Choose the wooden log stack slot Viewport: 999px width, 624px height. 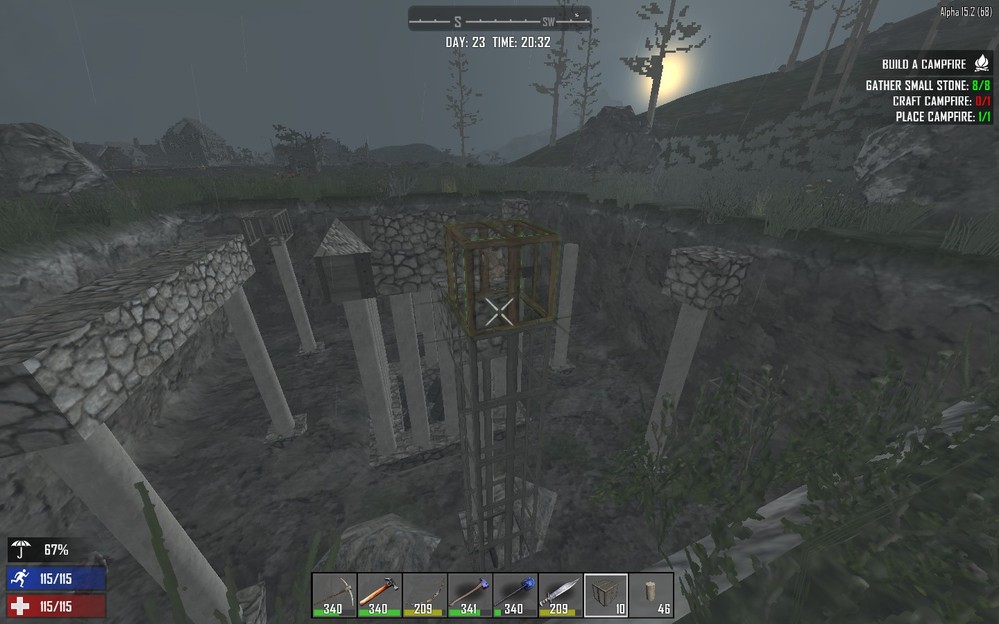click(x=651, y=595)
